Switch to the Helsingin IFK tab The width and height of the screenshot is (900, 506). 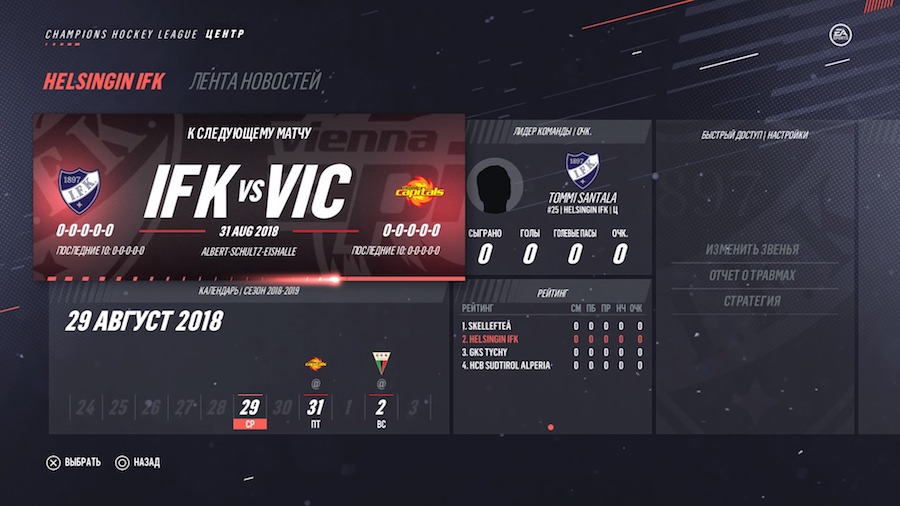103,82
